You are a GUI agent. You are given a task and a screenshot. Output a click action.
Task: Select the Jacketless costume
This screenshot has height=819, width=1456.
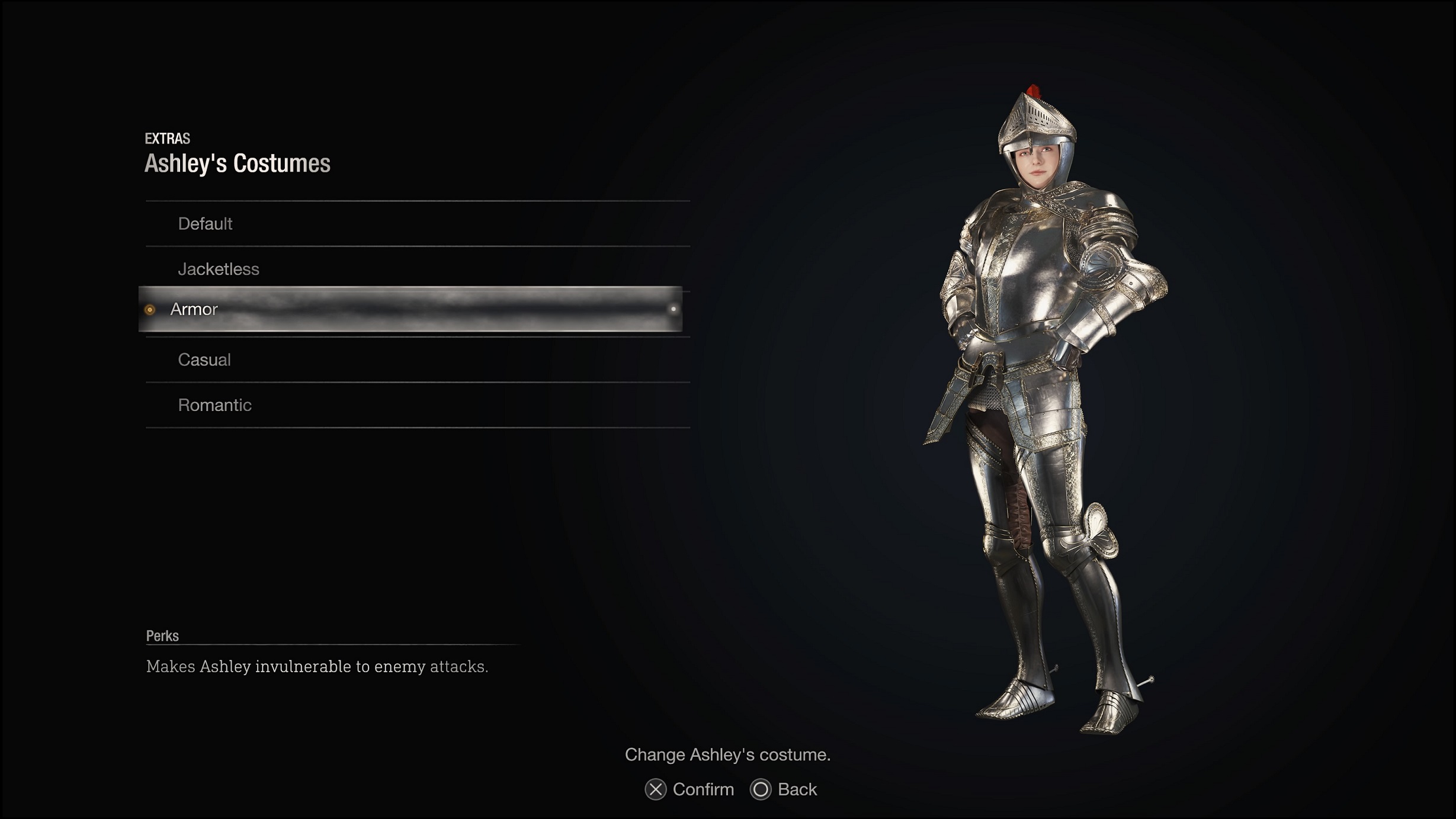coord(217,268)
